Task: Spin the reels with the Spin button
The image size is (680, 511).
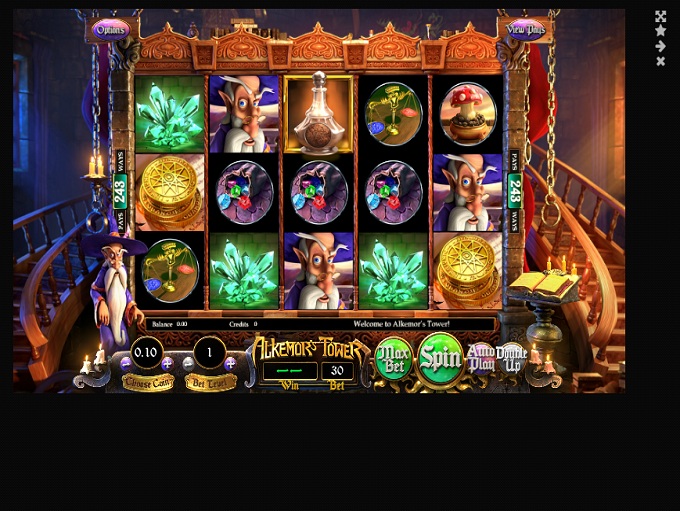Action: 440,356
